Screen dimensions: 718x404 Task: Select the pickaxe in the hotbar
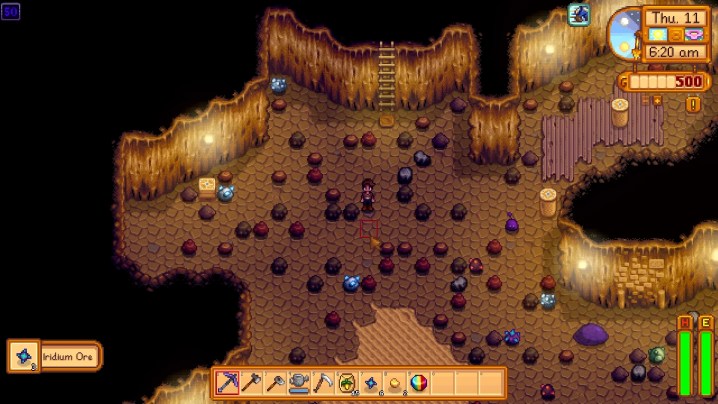tap(228, 383)
